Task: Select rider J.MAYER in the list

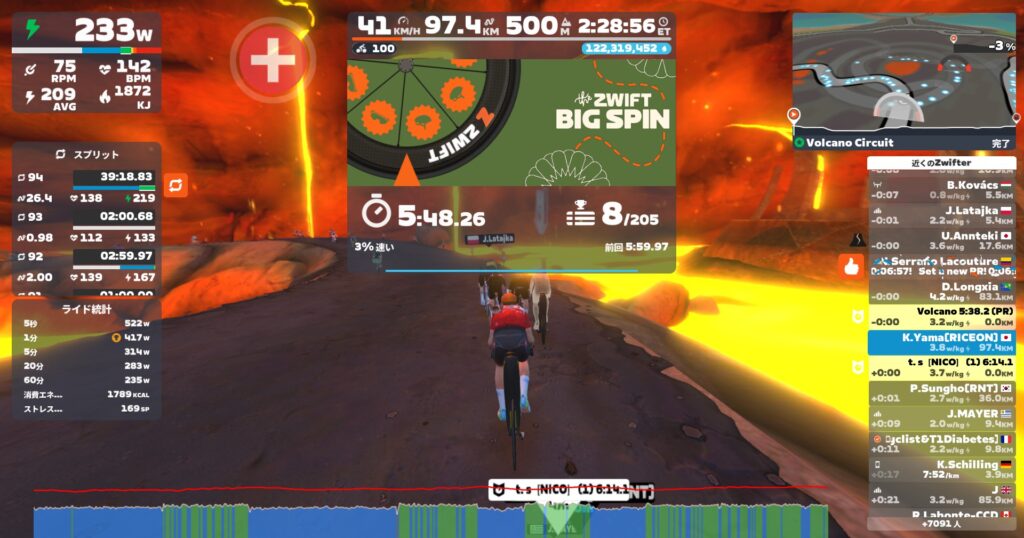Action: click(941, 418)
